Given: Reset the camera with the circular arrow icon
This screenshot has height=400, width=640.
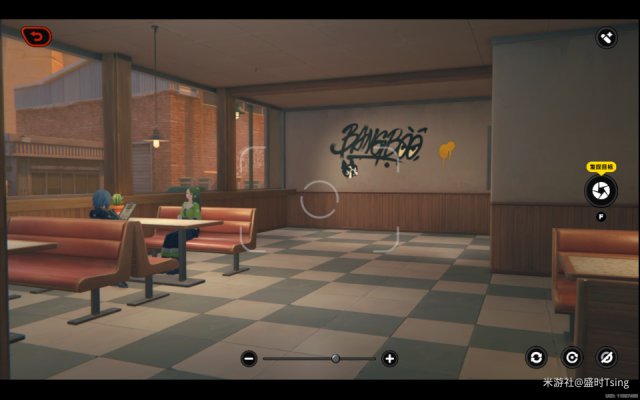Looking at the screenshot, I should [x=572, y=357].
